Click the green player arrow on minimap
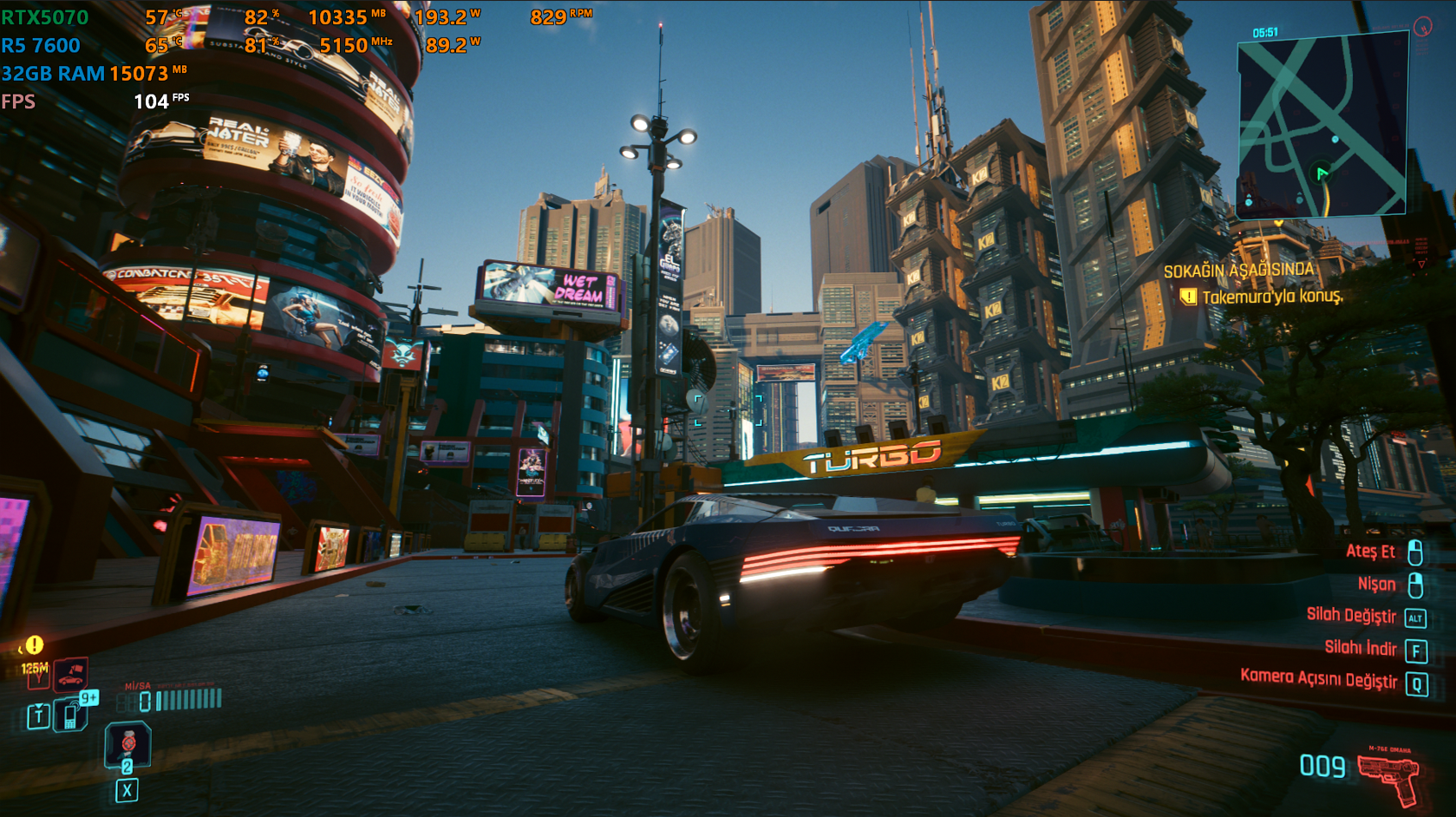The image size is (1456, 817). point(1322,173)
